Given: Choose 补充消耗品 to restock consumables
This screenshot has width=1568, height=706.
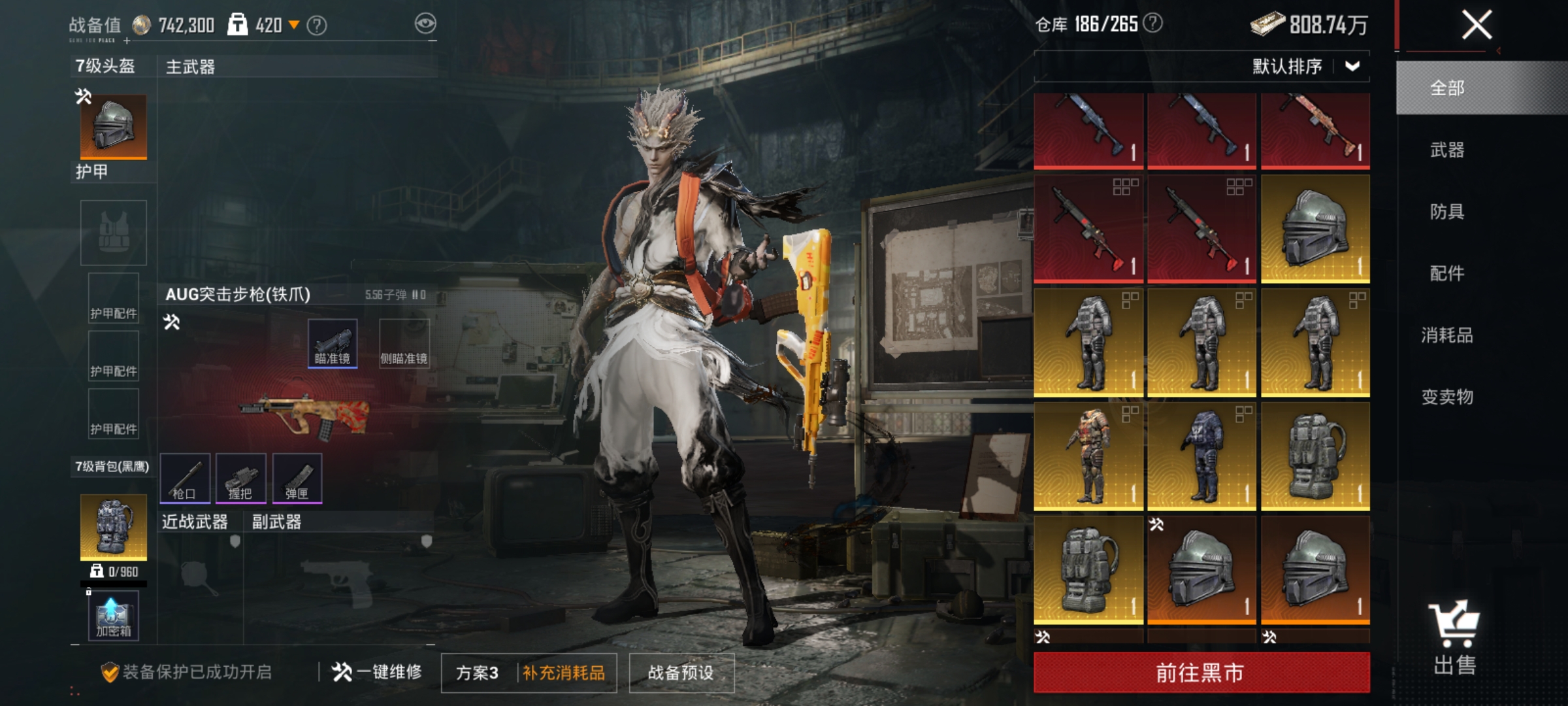Looking at the screenshot, I should pyautogui.click(x=564, y=673).
